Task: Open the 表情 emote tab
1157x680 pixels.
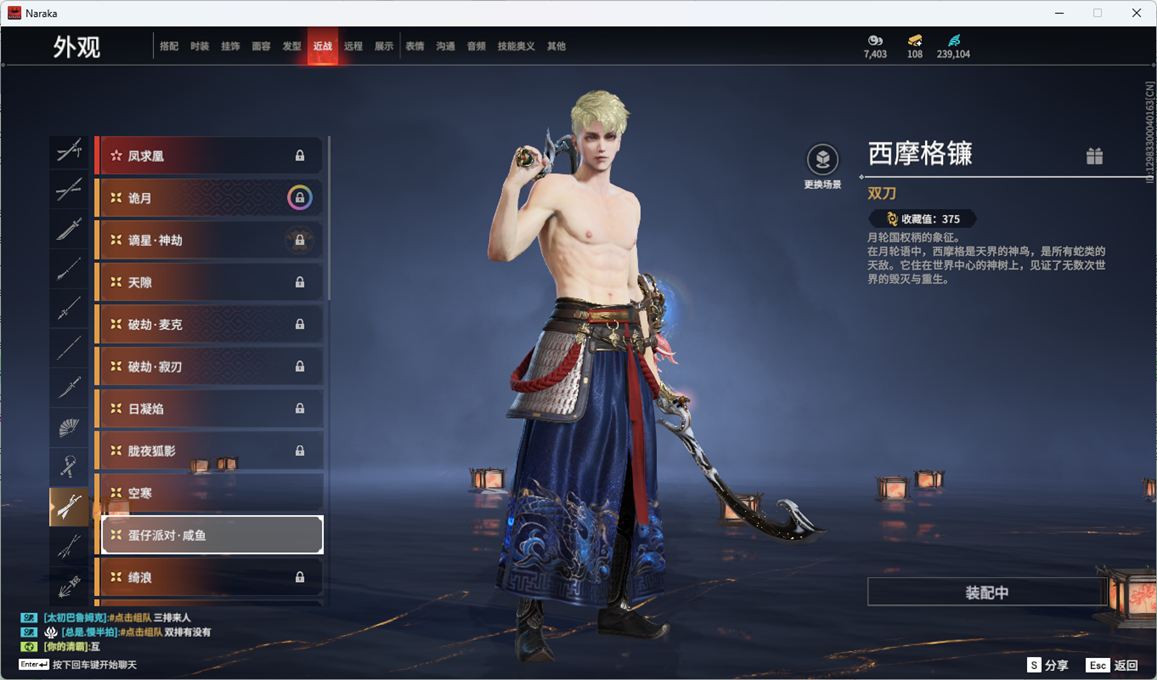Action: click(415, 46)
